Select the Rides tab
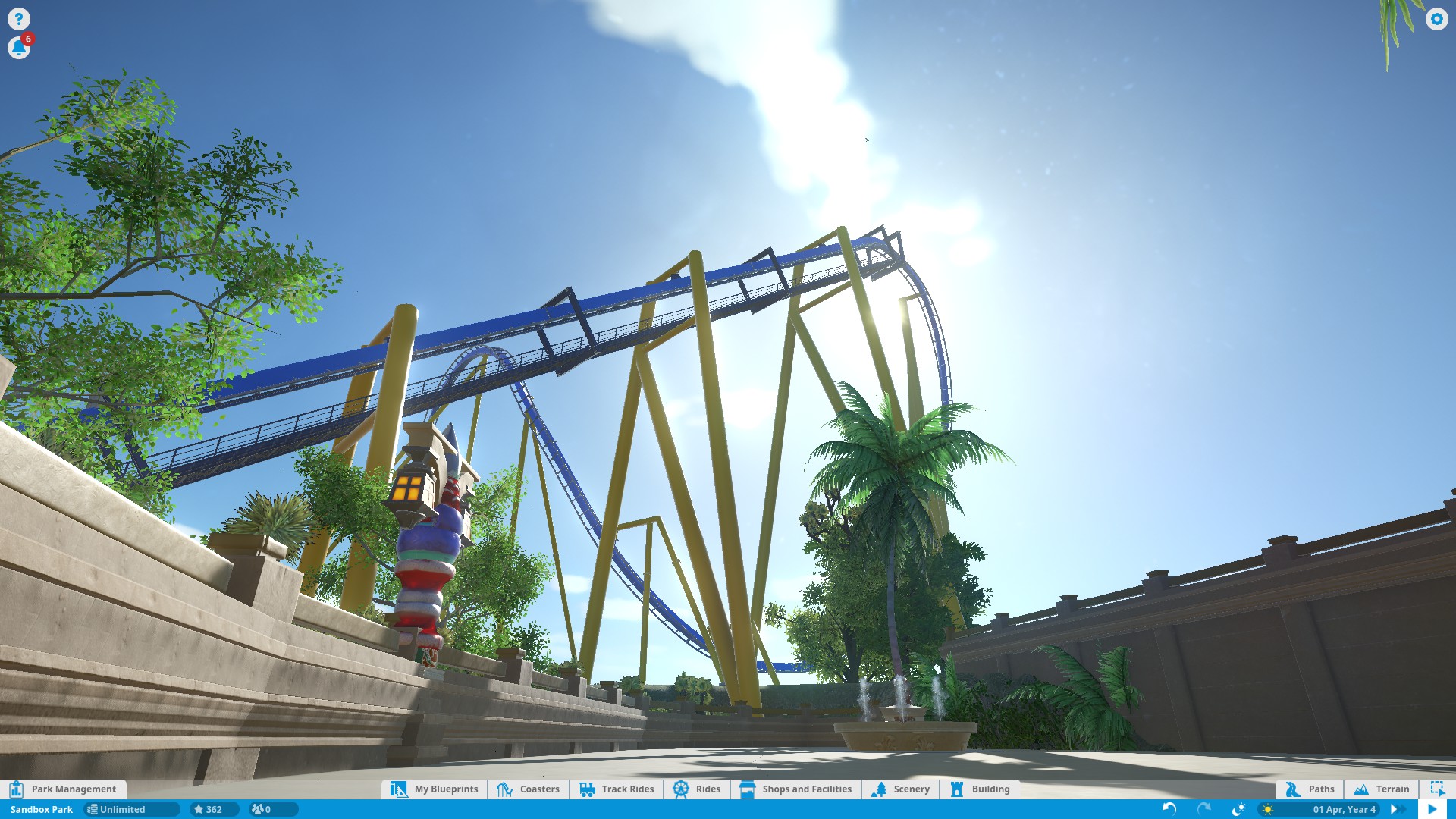 pos(697,789)
